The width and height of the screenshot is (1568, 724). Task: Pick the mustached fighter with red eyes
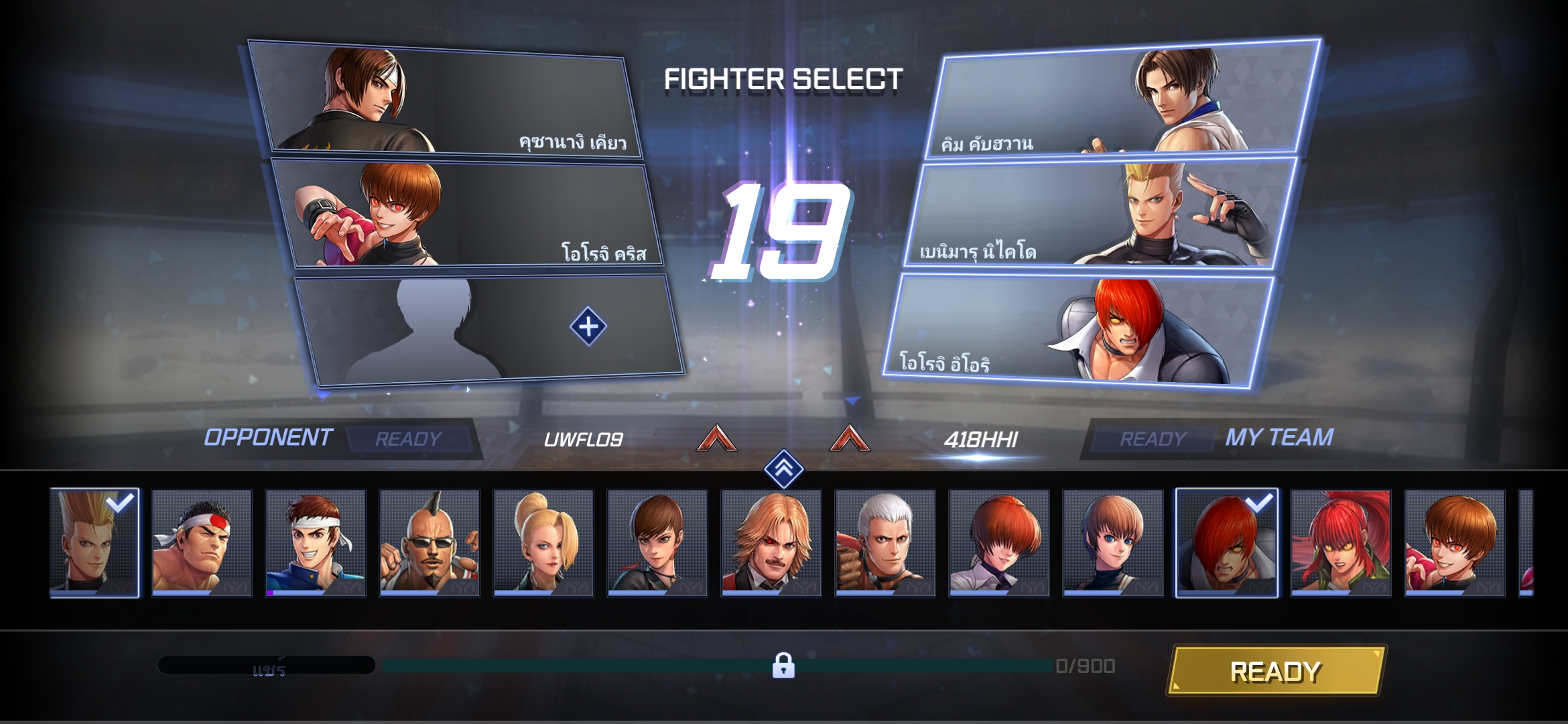[x=771, y=543]
